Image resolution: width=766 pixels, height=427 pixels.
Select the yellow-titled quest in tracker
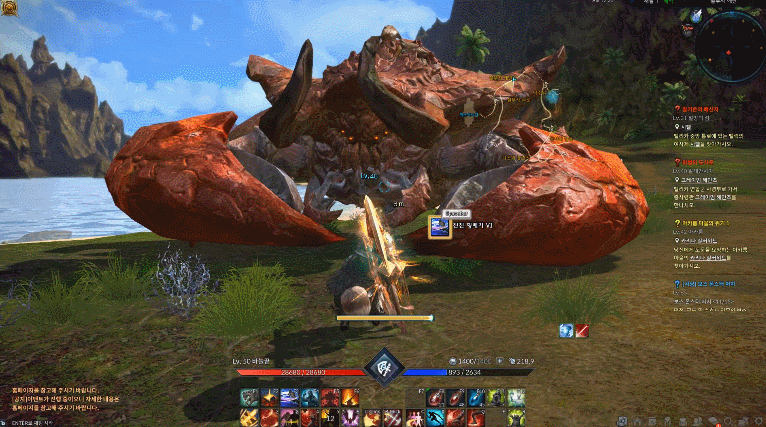tap(713, 224)
